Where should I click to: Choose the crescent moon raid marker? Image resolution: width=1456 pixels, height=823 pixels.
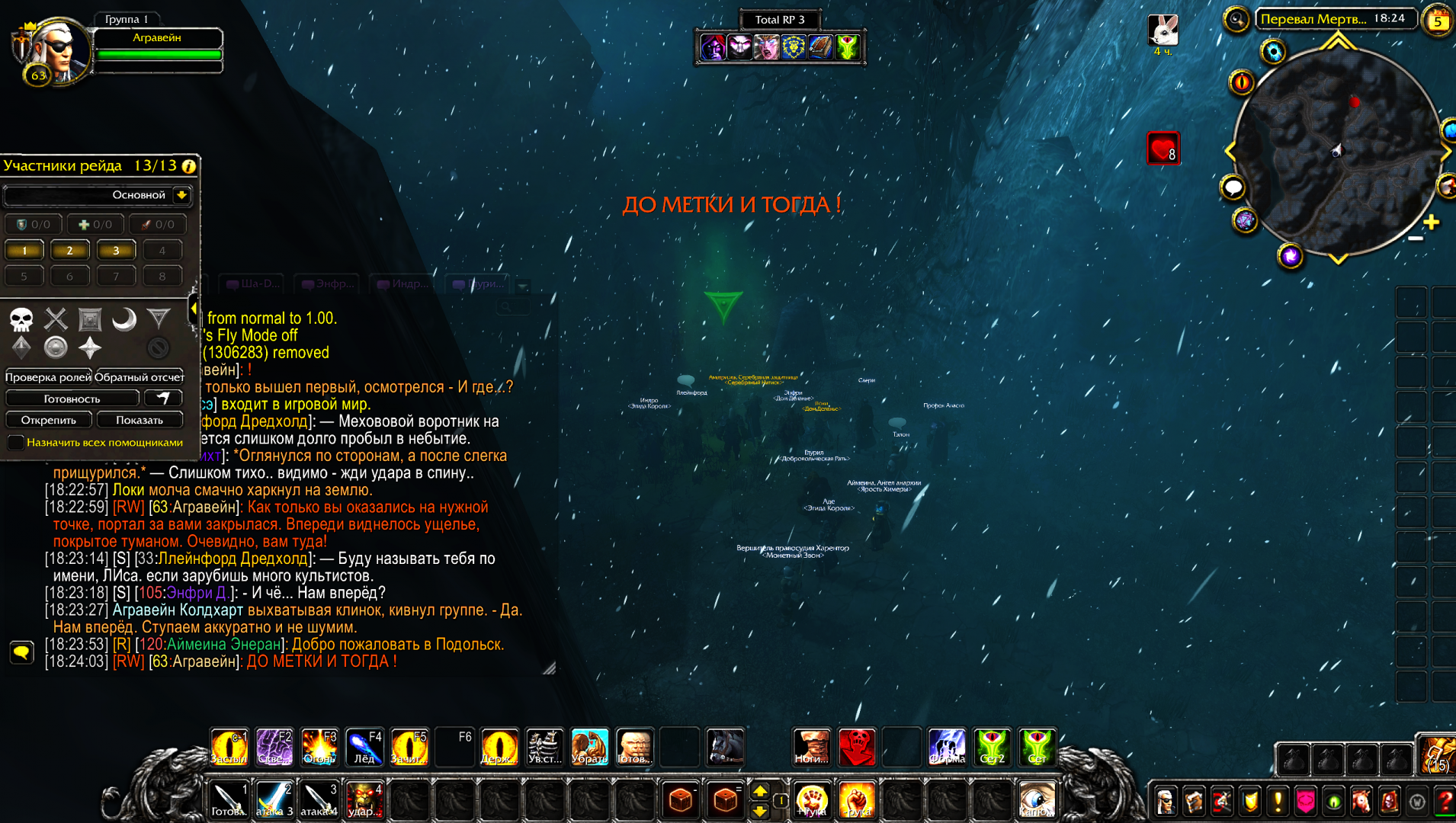coord(124,319)
